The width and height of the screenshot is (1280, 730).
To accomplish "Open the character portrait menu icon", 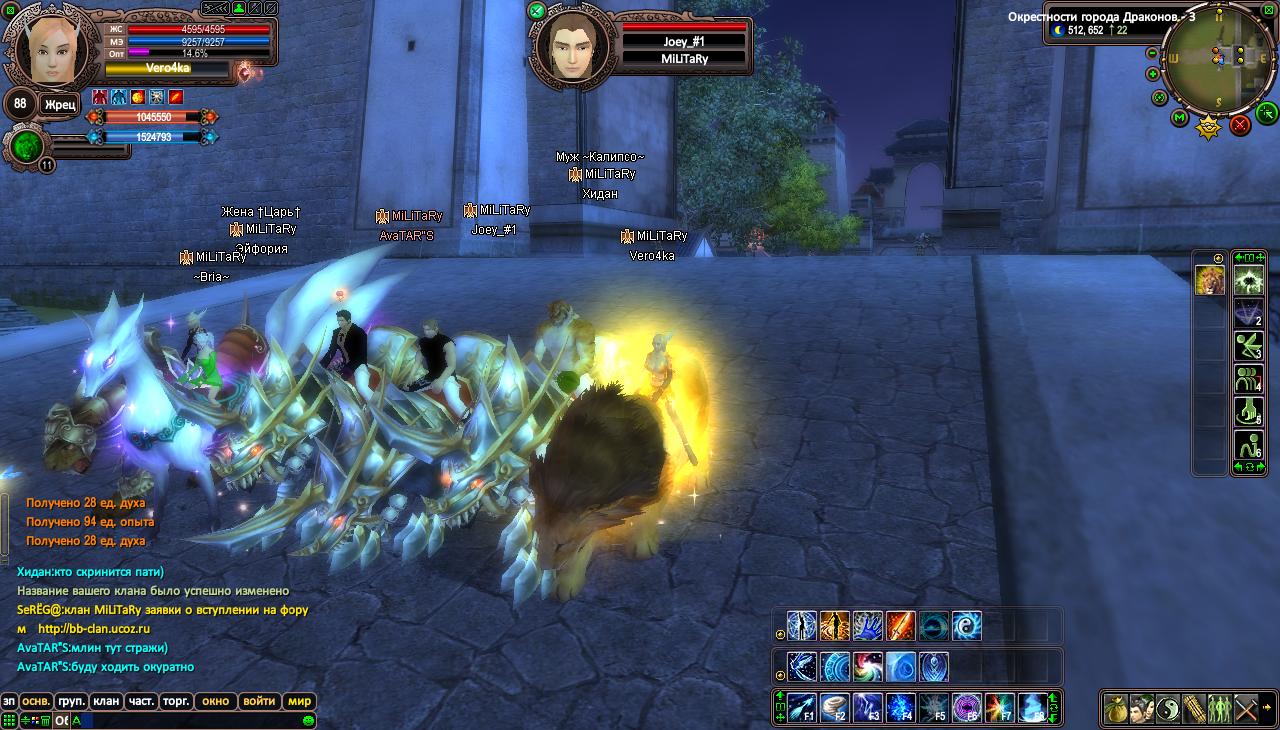I will (x=1141, y=708).
